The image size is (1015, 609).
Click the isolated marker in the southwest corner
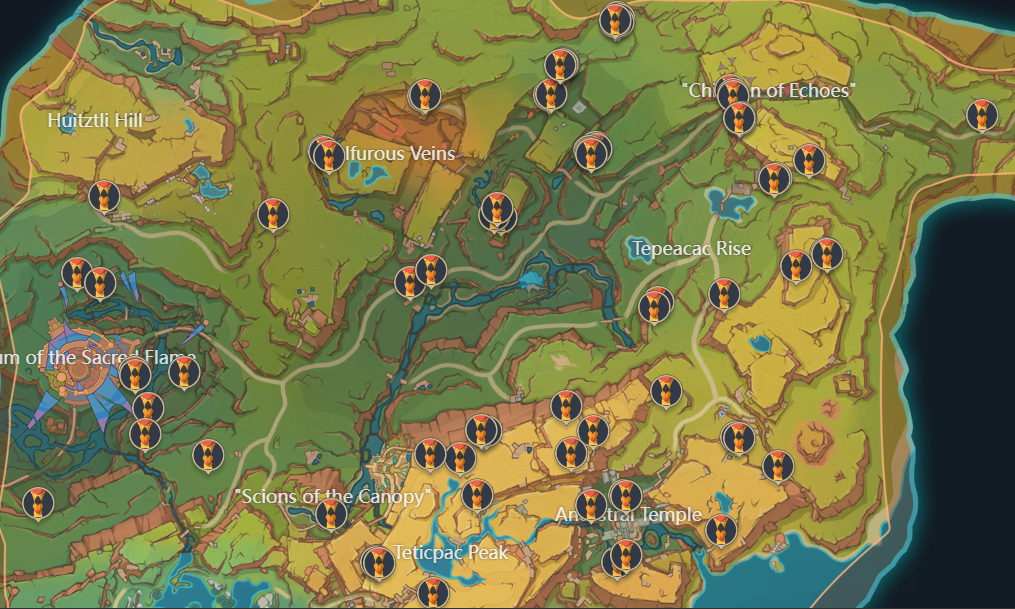coord(37,502)
